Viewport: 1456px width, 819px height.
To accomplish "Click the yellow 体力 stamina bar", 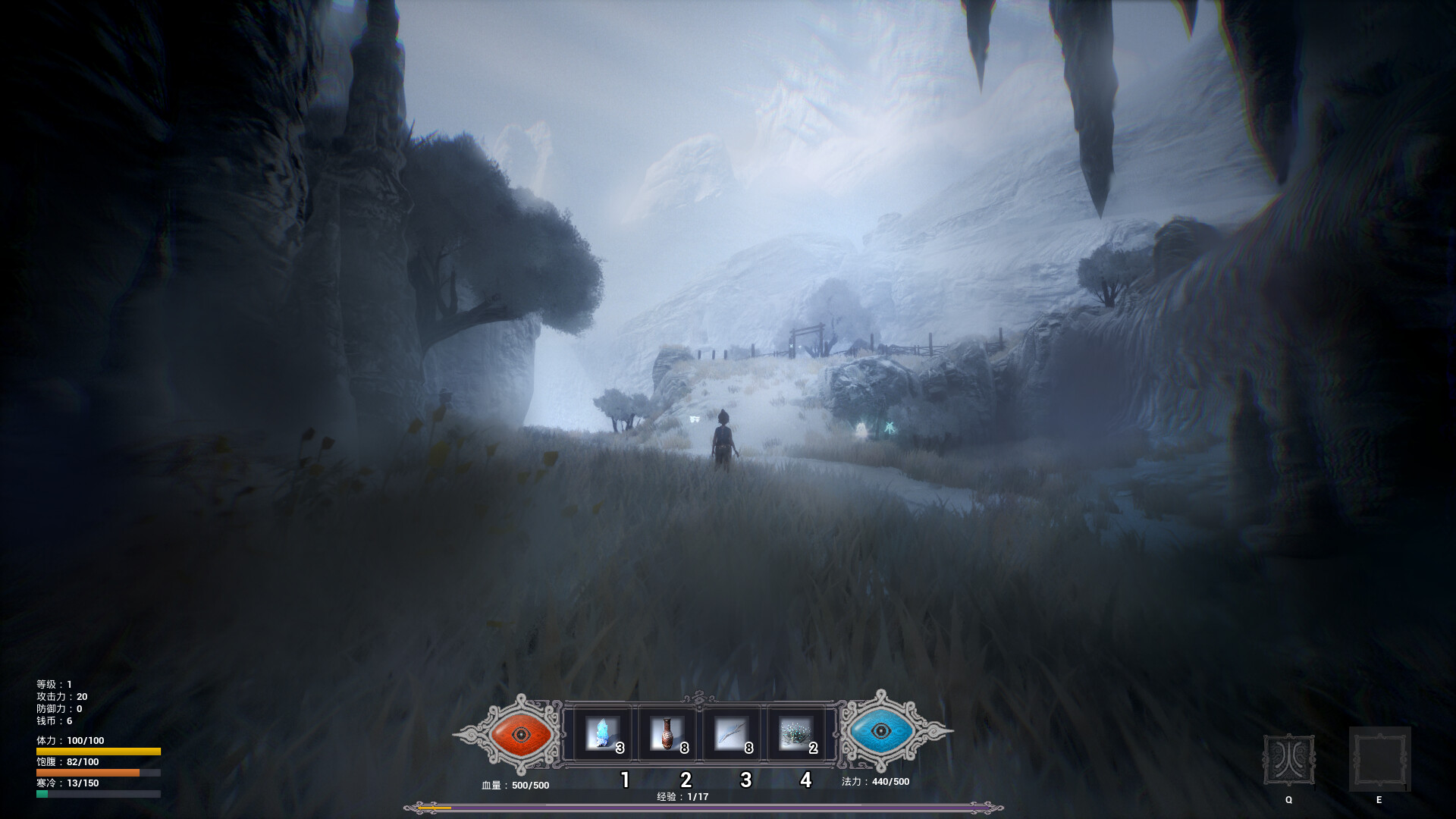I will [x=99, y=750].
